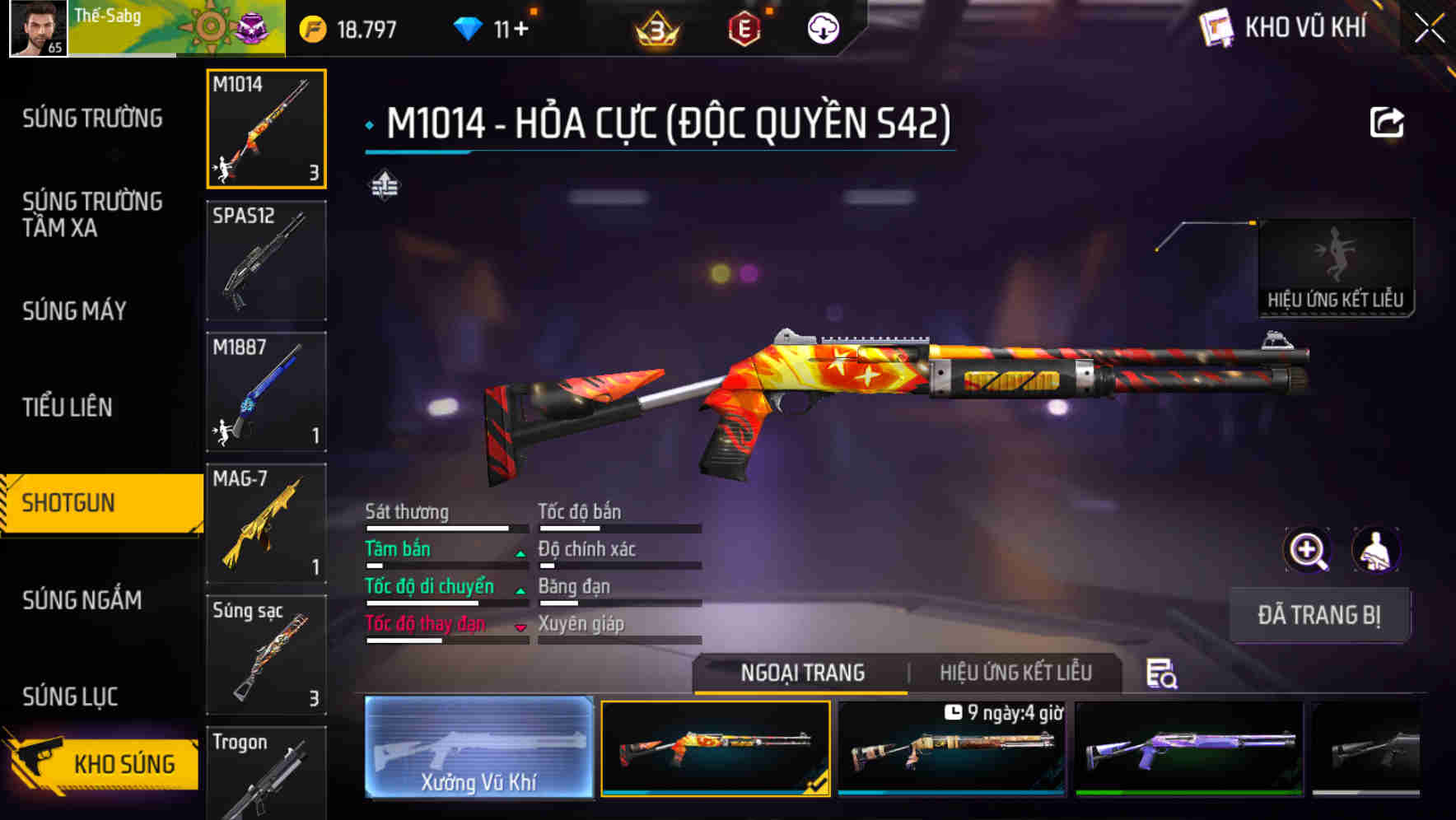1456x820 pixels.
Task: Switch to the HIỆU ỨNG KẾT LIỄU tab
Action: [1016, 673]
